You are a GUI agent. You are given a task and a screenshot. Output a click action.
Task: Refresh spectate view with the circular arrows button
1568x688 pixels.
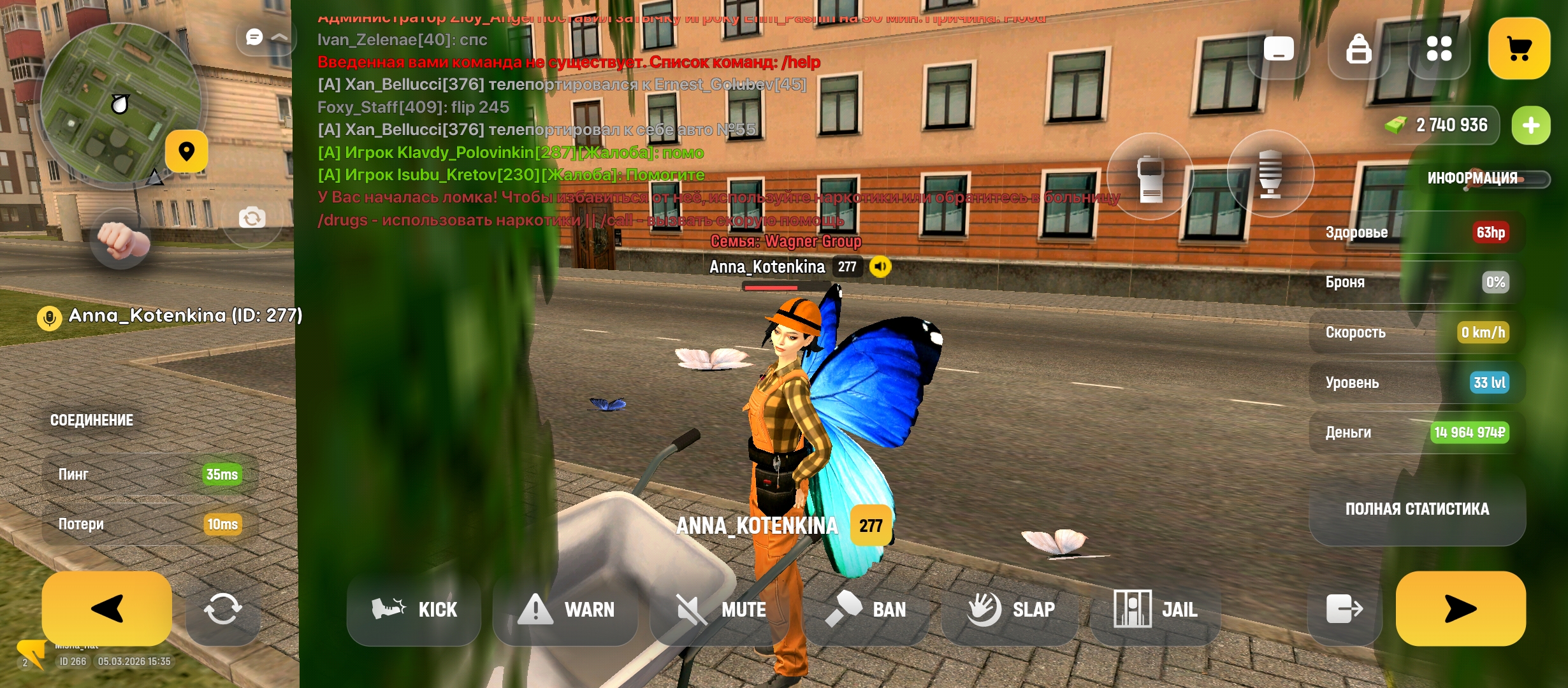[x=223, y=610]
